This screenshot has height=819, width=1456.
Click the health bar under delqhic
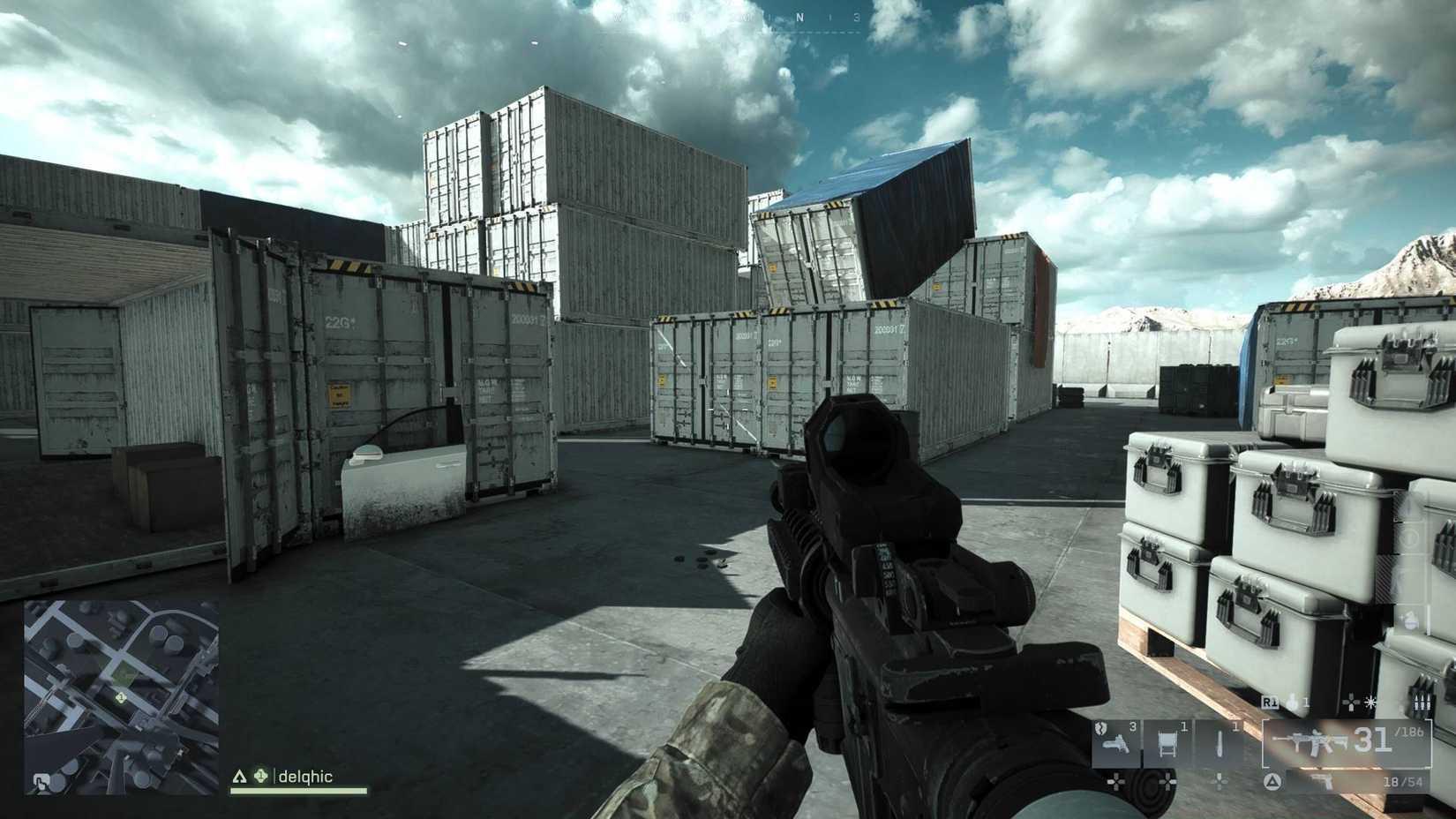pos(297,790)
